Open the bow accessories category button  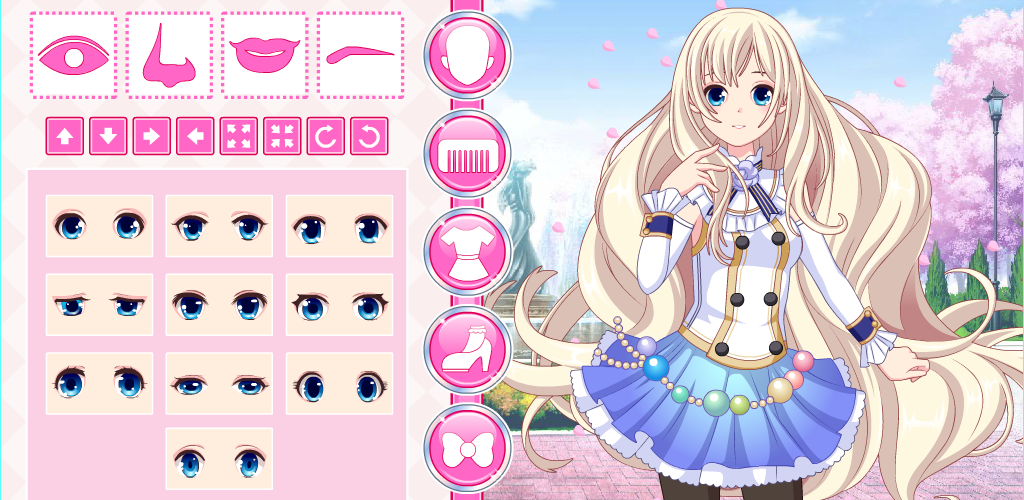click(x=468, y=447)
